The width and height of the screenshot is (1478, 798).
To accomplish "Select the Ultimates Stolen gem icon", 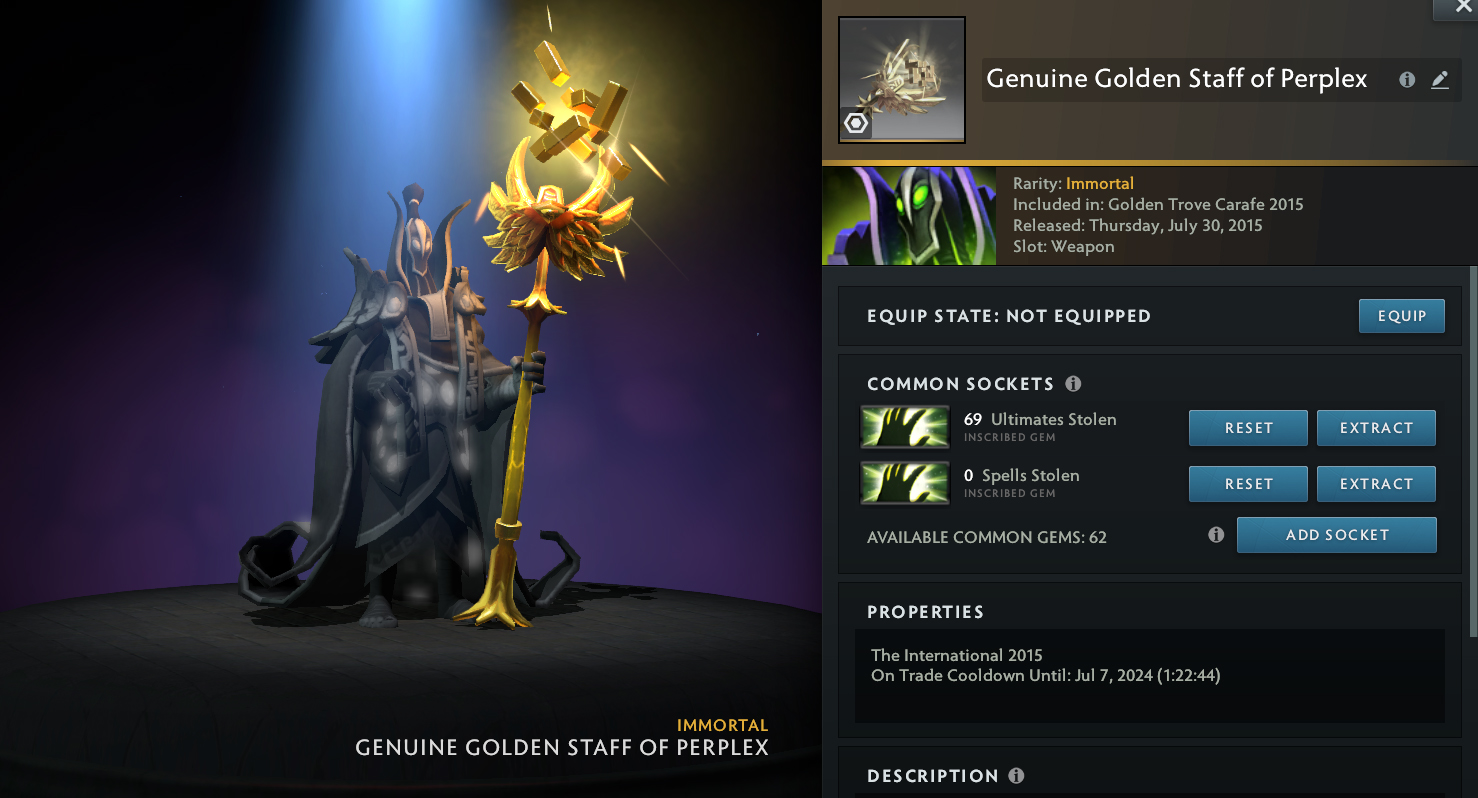I will pyautogui.click(x=905, y=428).
